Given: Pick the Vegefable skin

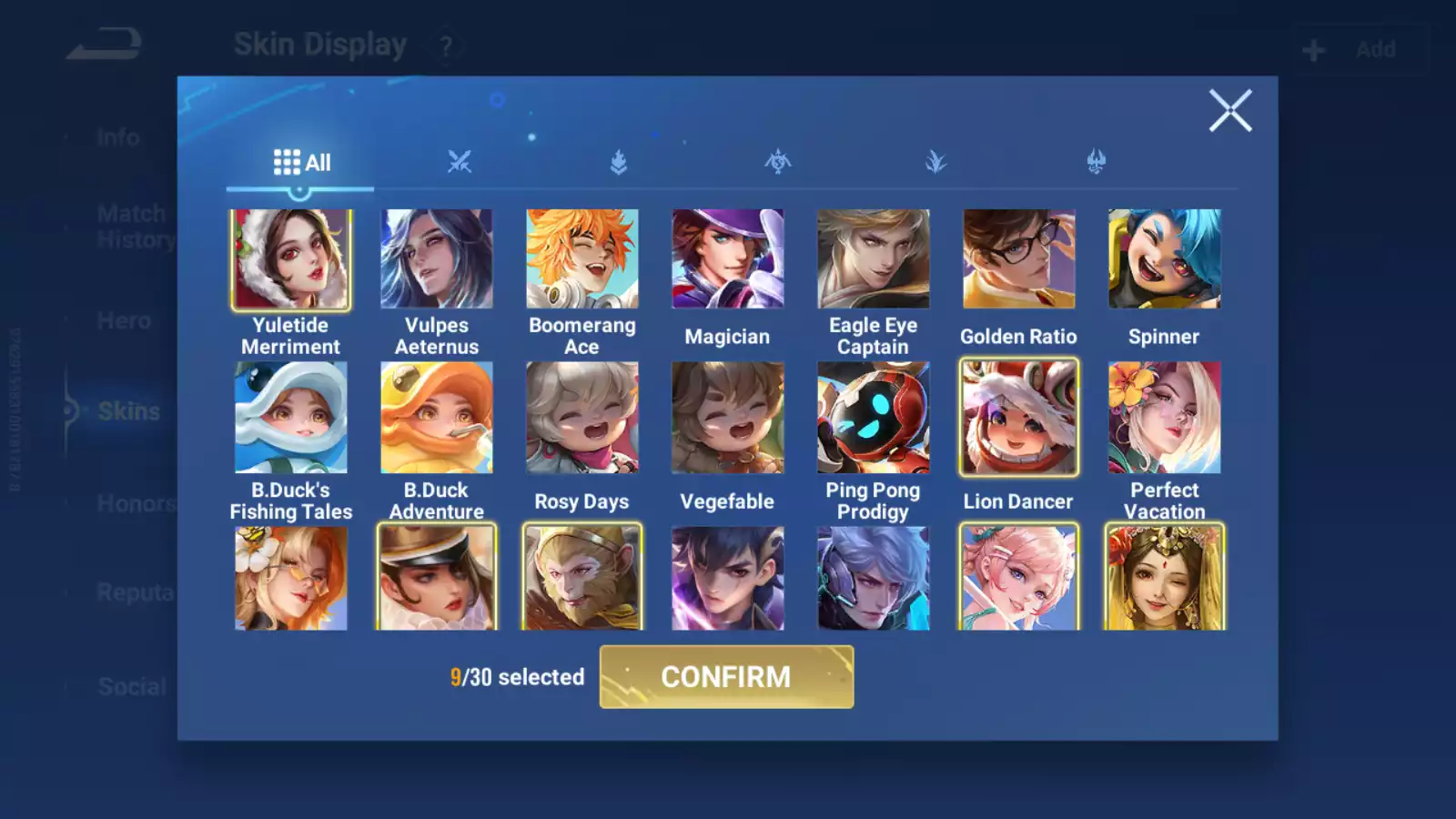Looking at the screenshot, I should coord(727,418).
